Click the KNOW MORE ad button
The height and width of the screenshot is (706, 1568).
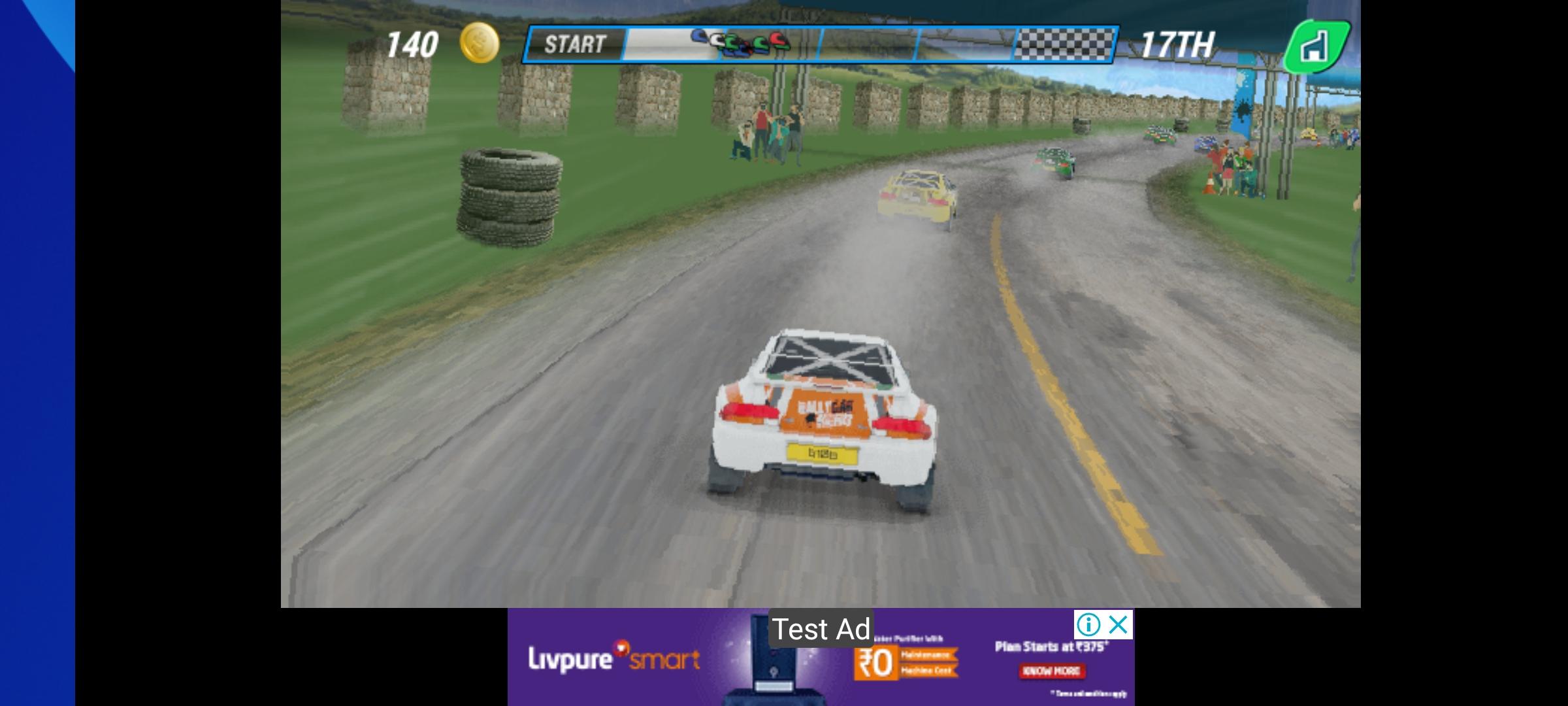click(1052, 671)
